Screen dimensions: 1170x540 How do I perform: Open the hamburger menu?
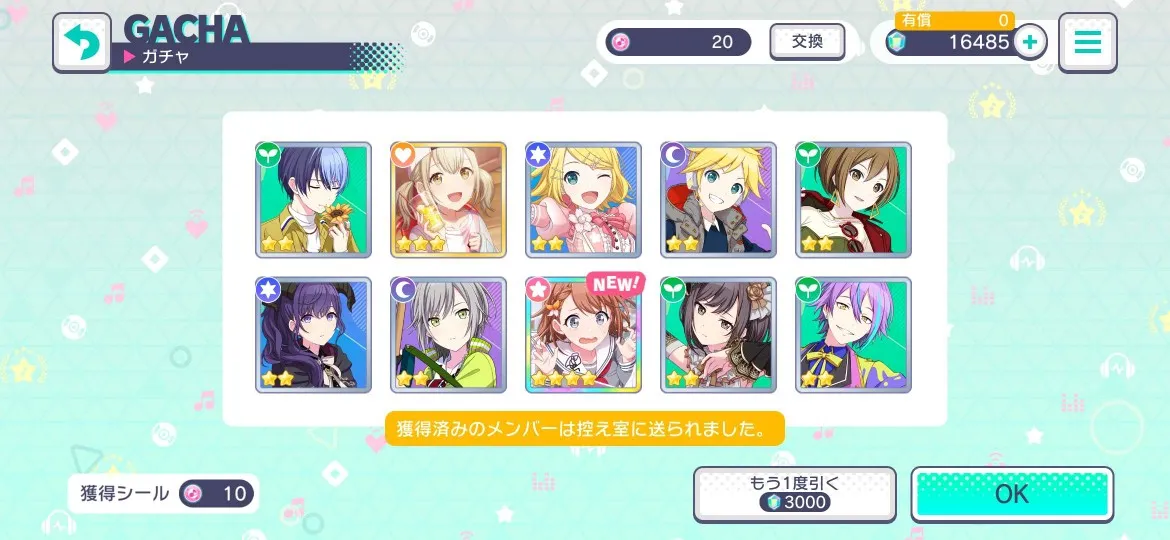[1087, 42]
